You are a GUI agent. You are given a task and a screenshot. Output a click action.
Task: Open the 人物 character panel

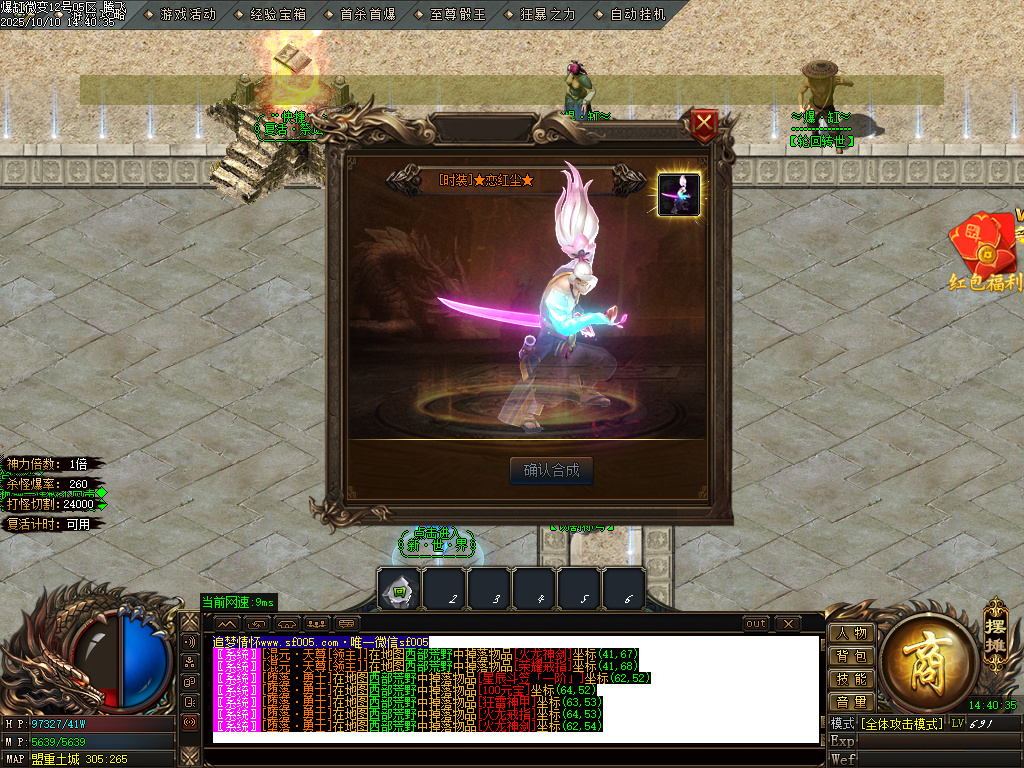[851, 633]
